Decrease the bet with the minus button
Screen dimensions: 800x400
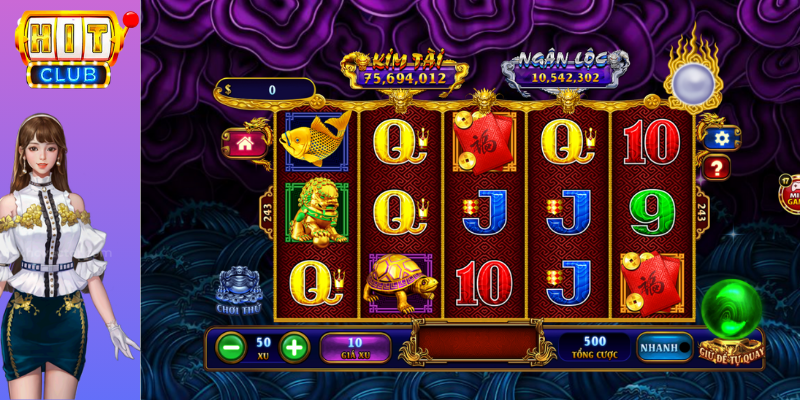231,347
